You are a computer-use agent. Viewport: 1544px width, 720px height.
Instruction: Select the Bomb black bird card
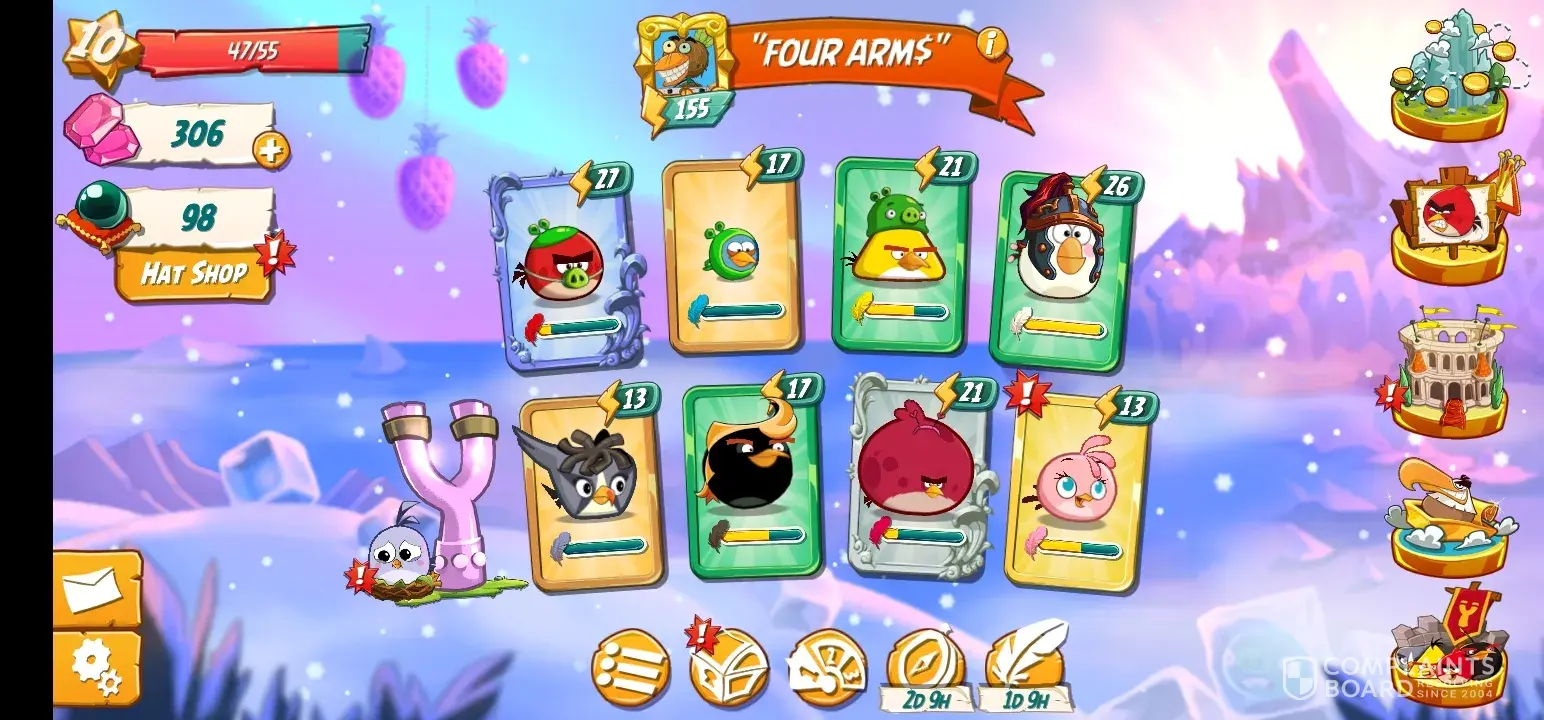point(752,480)
